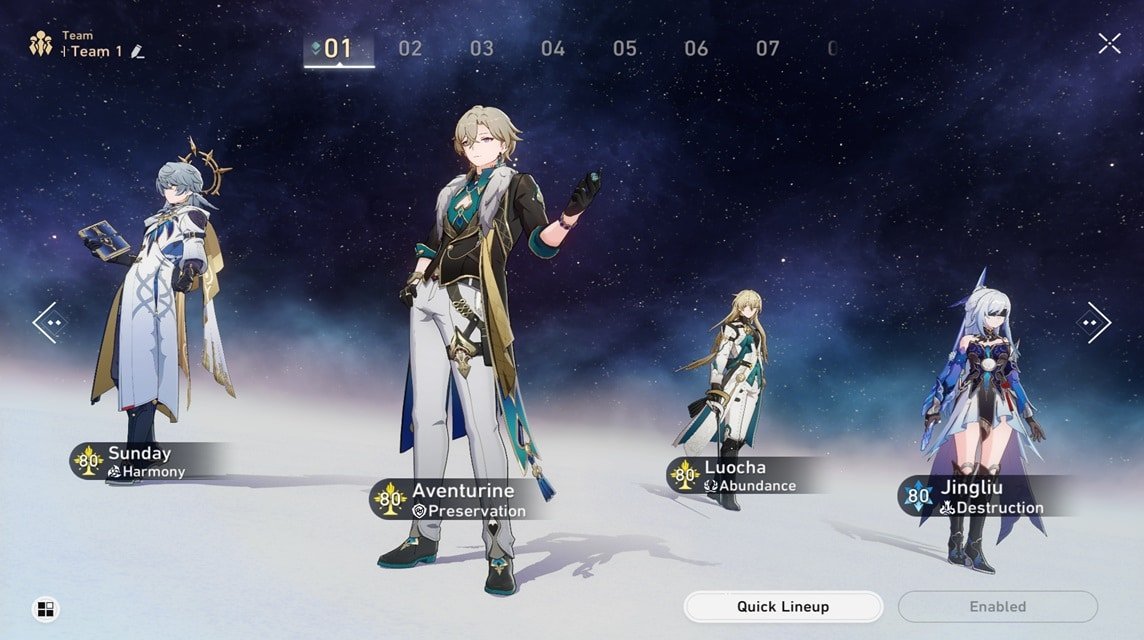The width and height of the screenshot is (1144, 640).
Task: Select team tab 04
Action: pos(553,48)
